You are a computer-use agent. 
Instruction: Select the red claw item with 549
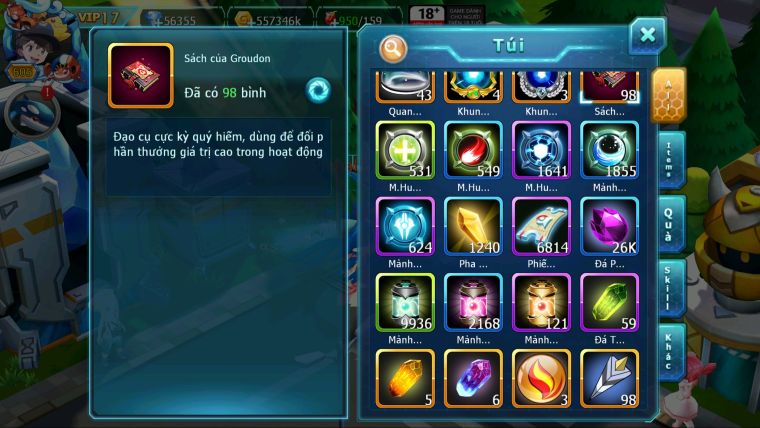click(473, 150)
